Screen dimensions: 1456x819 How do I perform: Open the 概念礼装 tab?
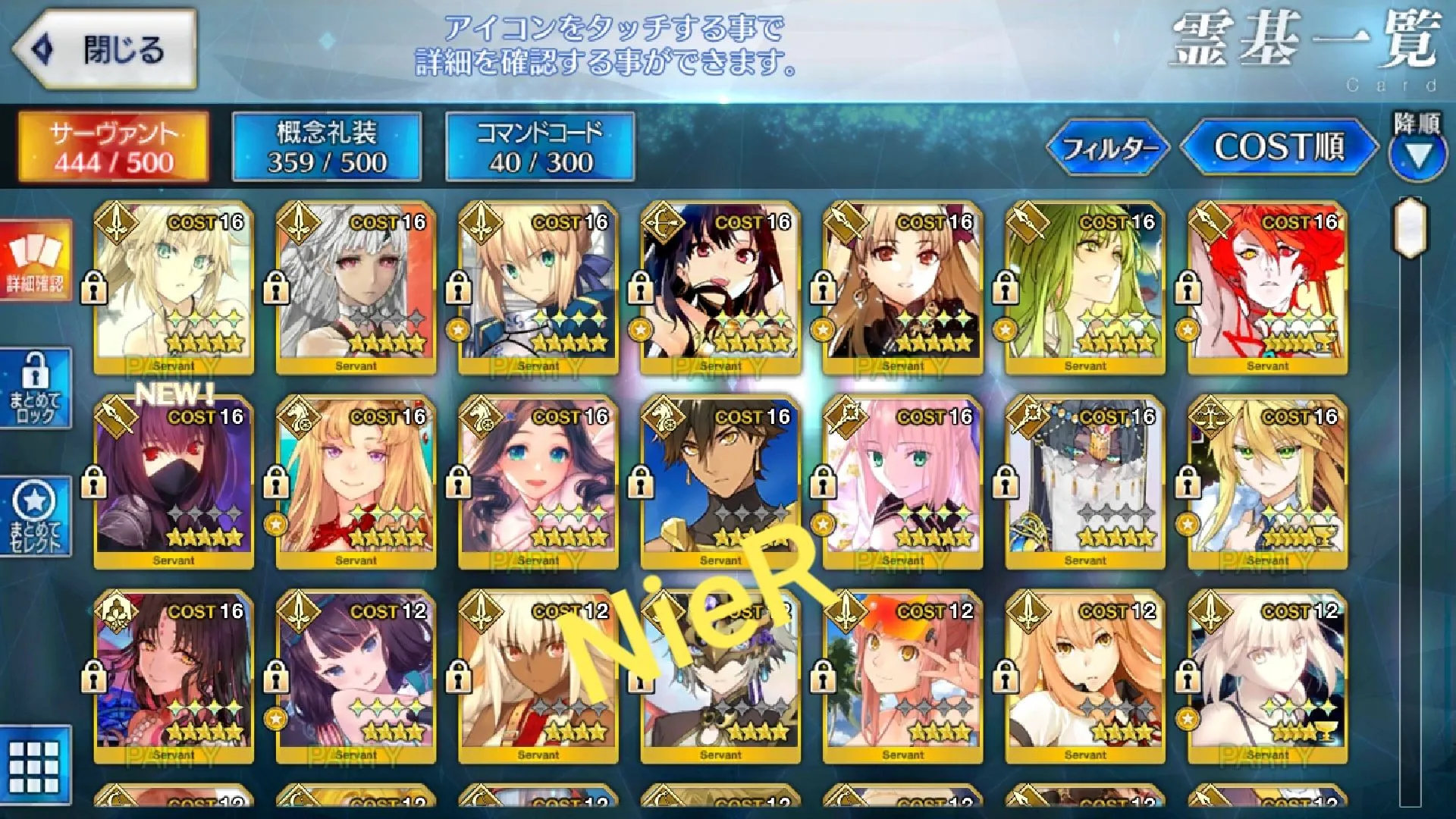(x=327, y=147)
